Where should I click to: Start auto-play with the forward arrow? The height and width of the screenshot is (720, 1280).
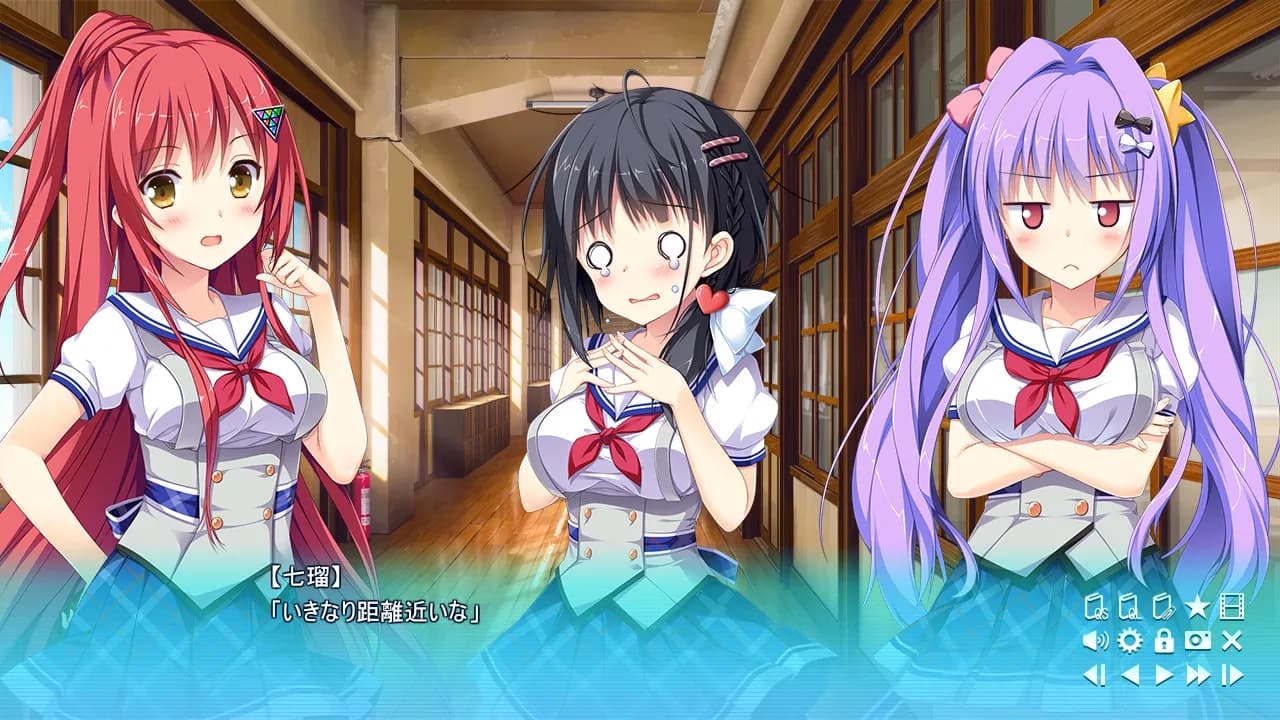click(1163, 674)
